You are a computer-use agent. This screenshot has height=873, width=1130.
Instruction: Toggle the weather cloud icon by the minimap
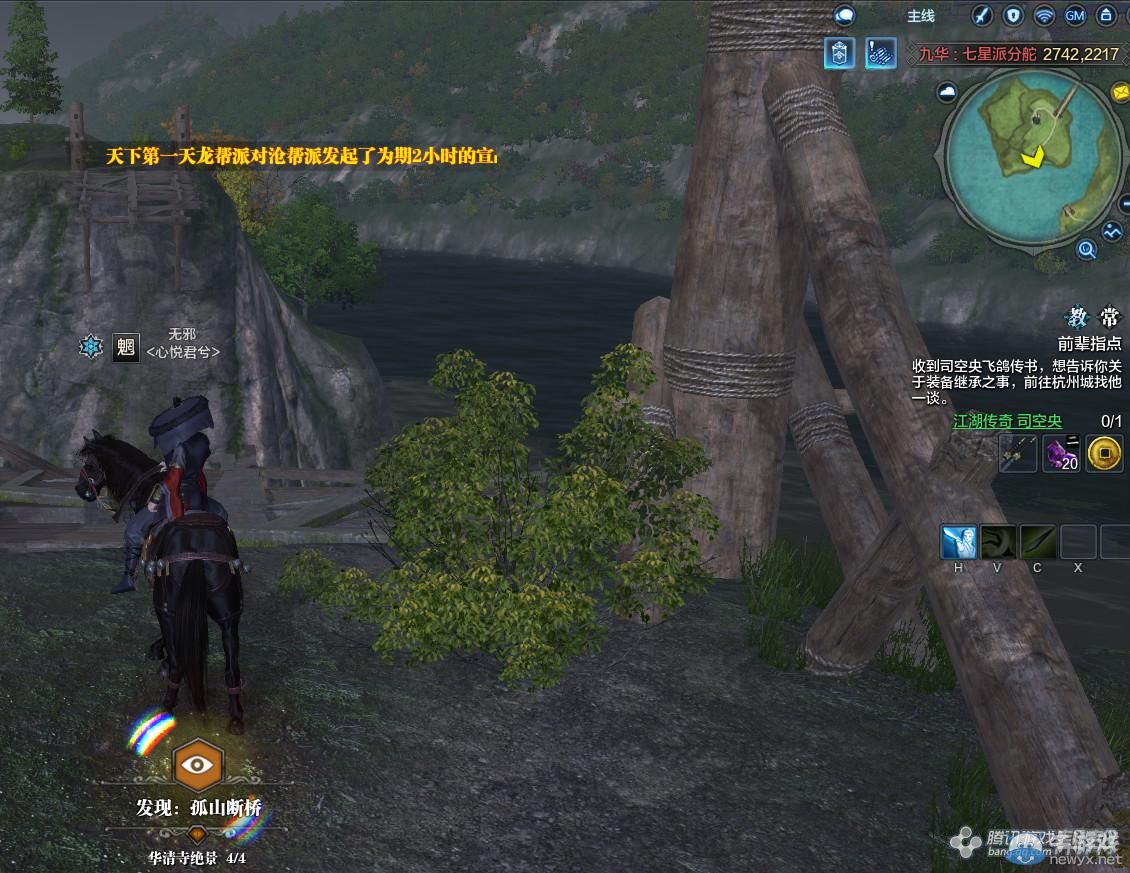(947, 93)
